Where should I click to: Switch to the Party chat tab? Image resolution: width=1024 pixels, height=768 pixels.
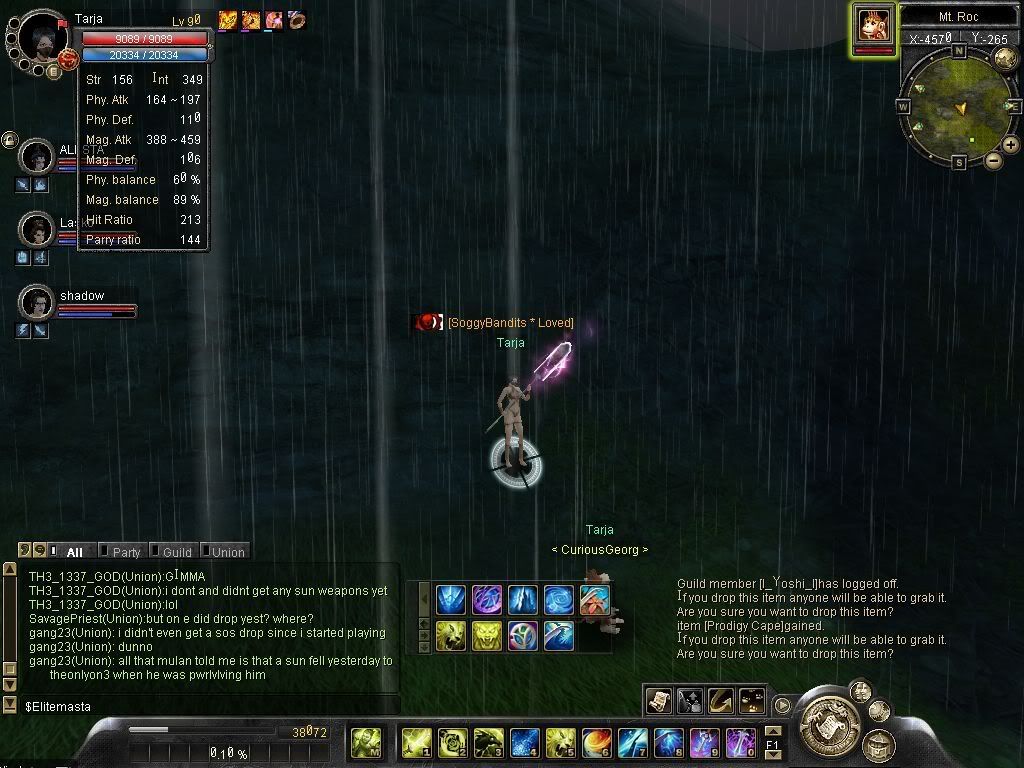[x=126, y=552]
